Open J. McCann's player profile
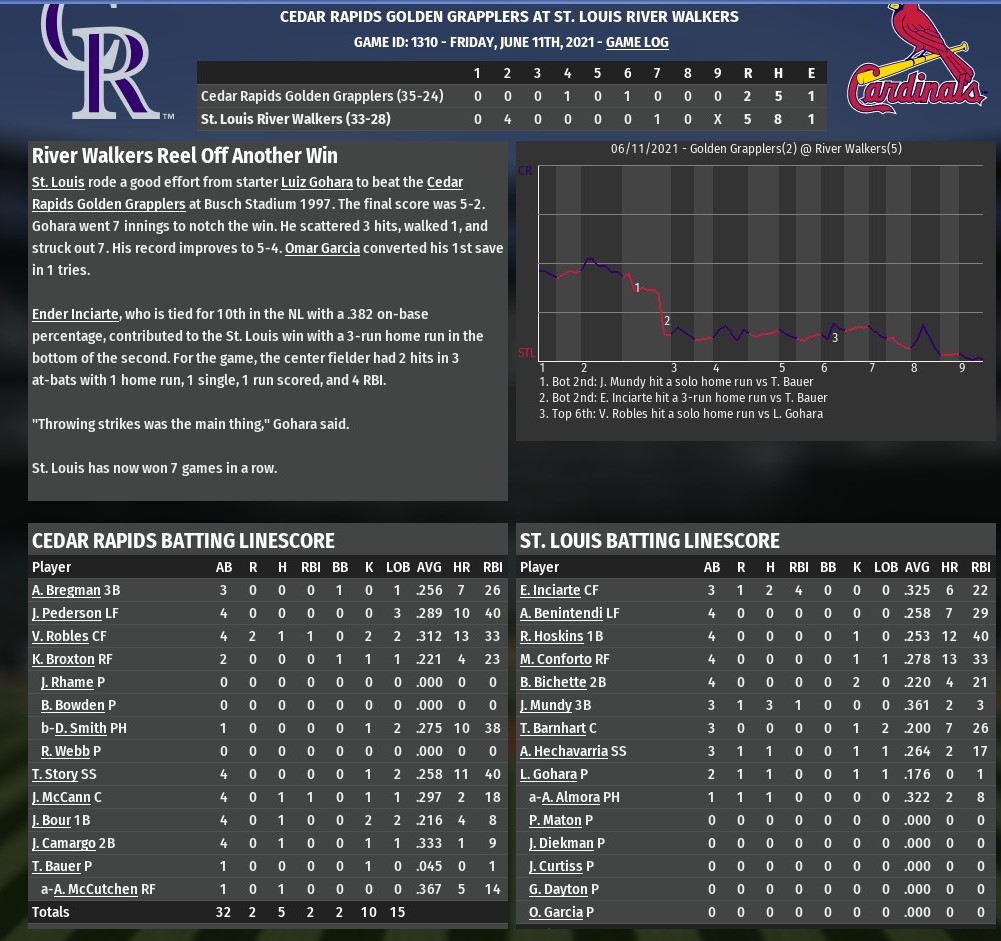The height and width of the screenshot is (941, 1001). tap(62, 797)
